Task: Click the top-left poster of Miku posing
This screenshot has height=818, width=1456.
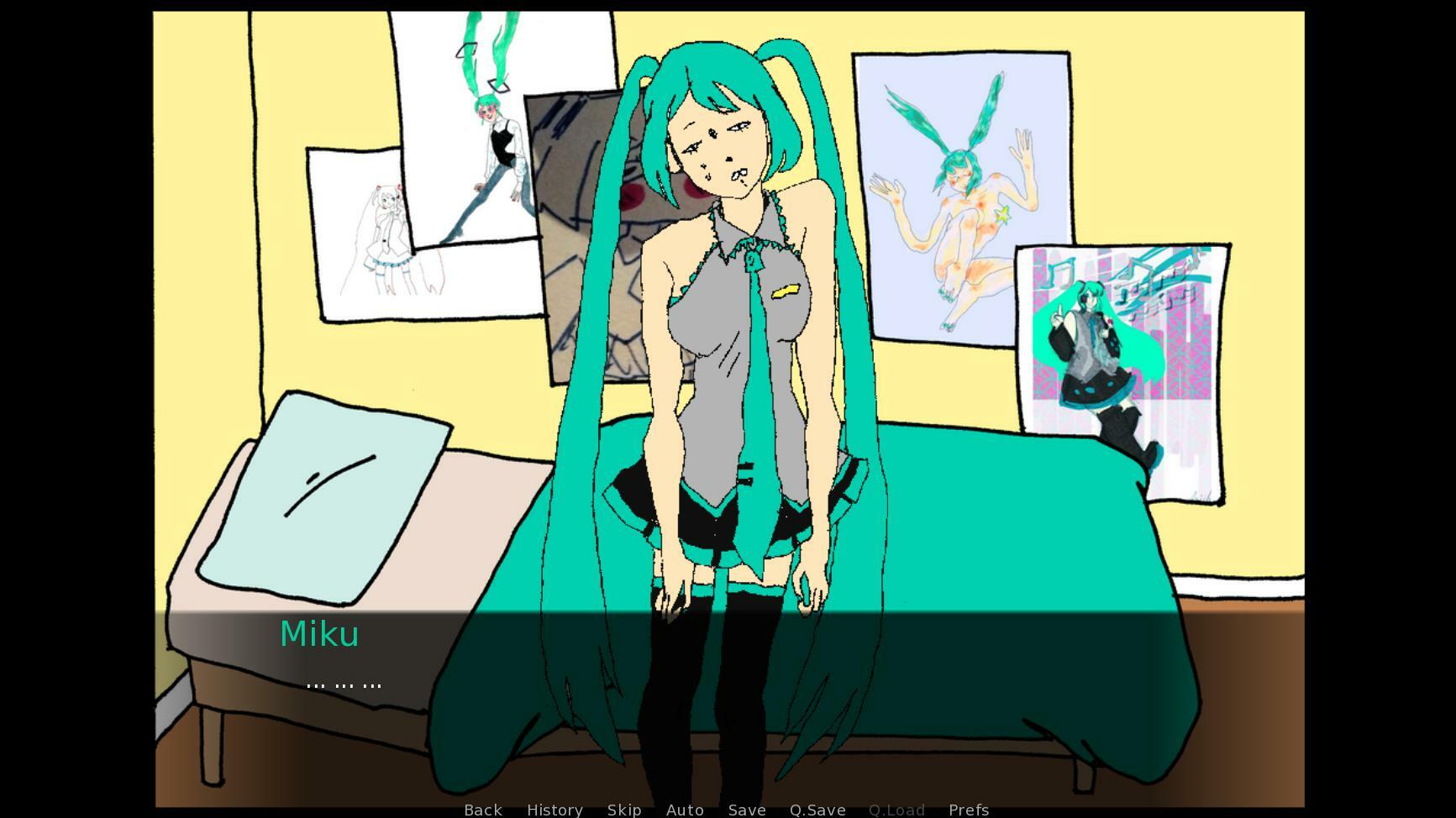Action: (487, 126)
